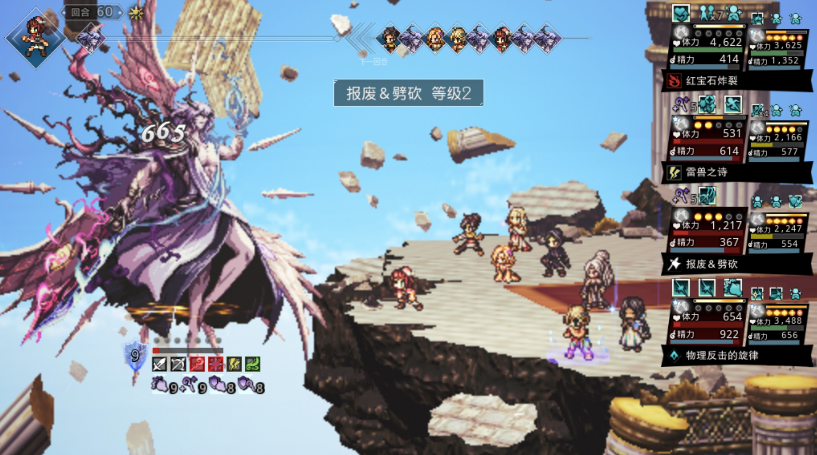The image size is (817, 455).
Task: Choose the 报废＆劈砍 party skill panel
Action: pos(736,264)
